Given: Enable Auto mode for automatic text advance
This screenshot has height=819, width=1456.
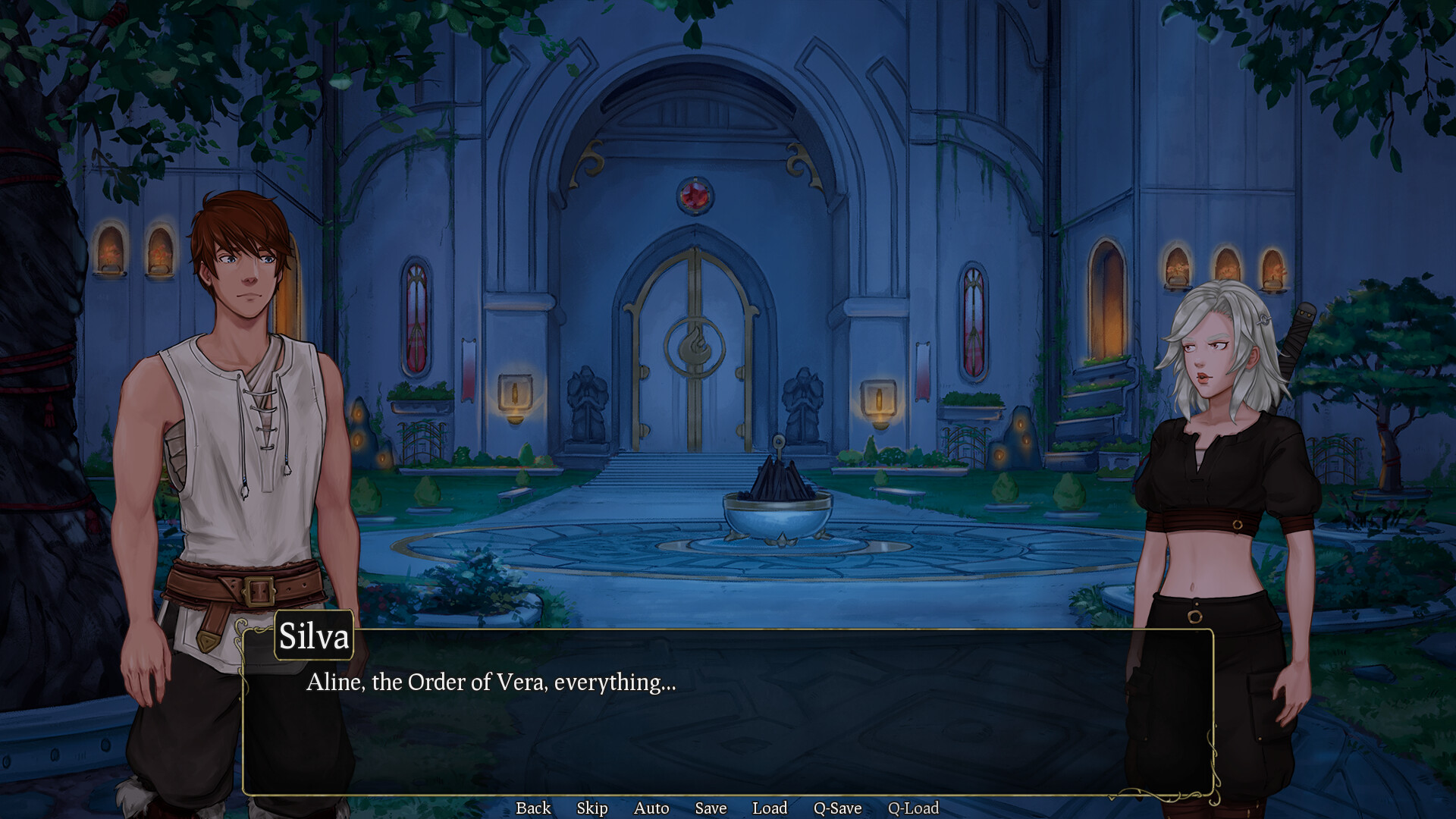Looking at the screenshot, I should [651, 808].
